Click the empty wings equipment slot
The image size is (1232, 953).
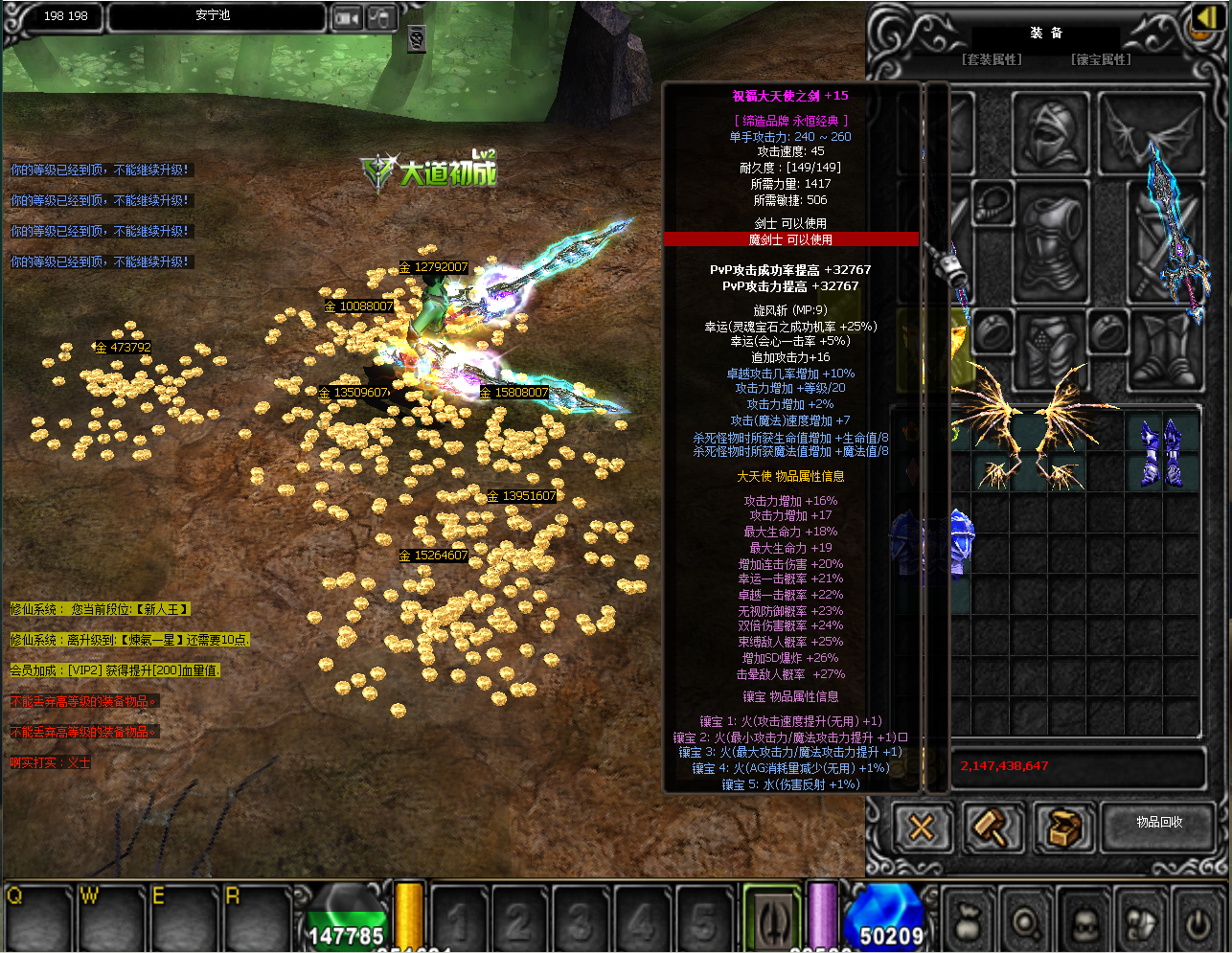point(1138,132)
